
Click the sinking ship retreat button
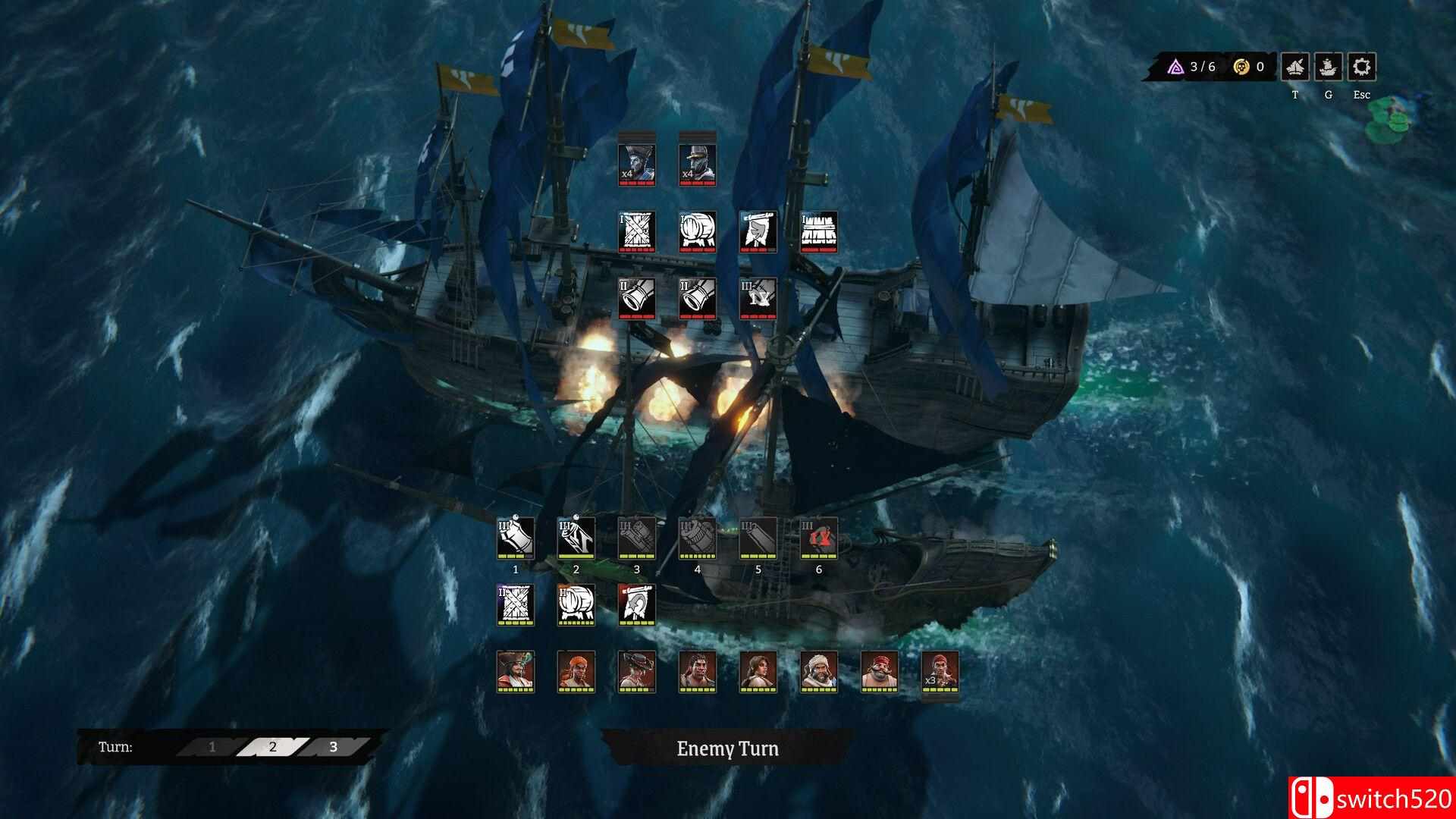[1295, 67]
